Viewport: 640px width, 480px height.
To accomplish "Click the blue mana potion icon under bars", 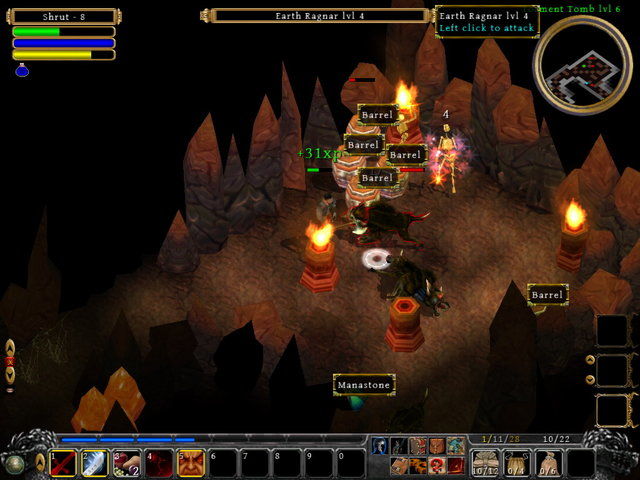I will point(22,70).
